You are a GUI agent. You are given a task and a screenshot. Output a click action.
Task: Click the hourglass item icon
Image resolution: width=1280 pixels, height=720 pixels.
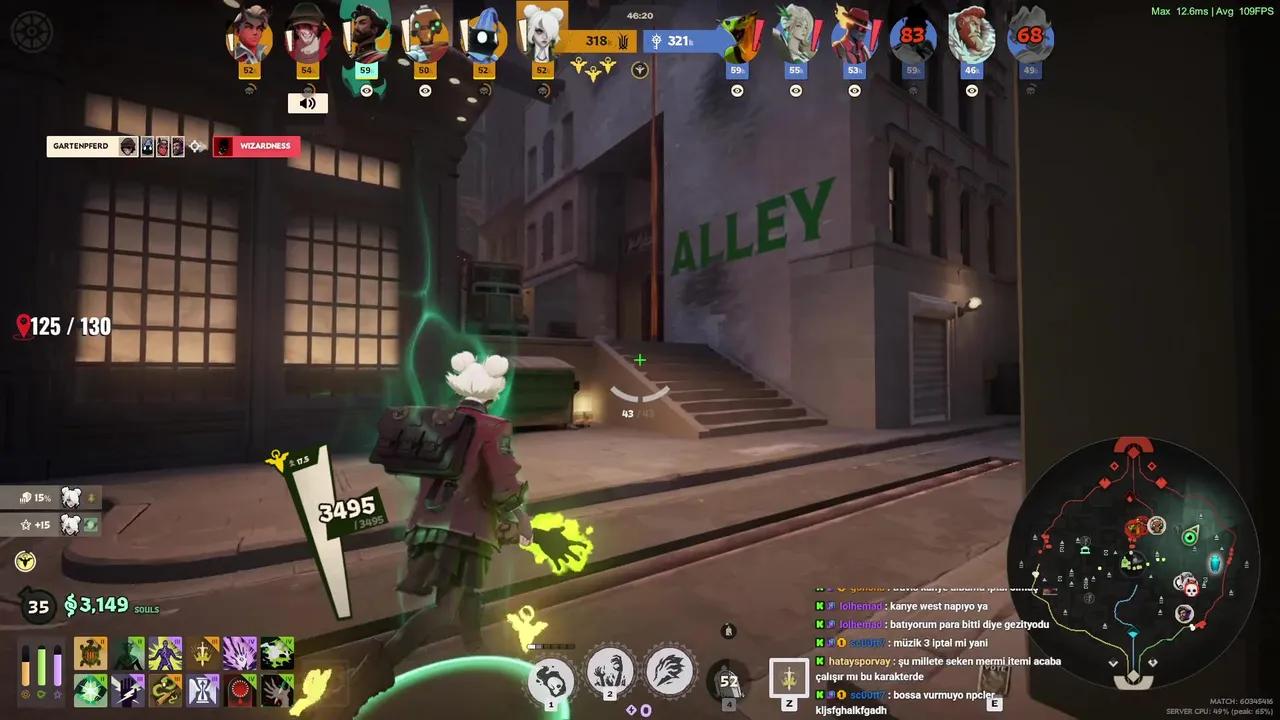[x=202, y=689]
